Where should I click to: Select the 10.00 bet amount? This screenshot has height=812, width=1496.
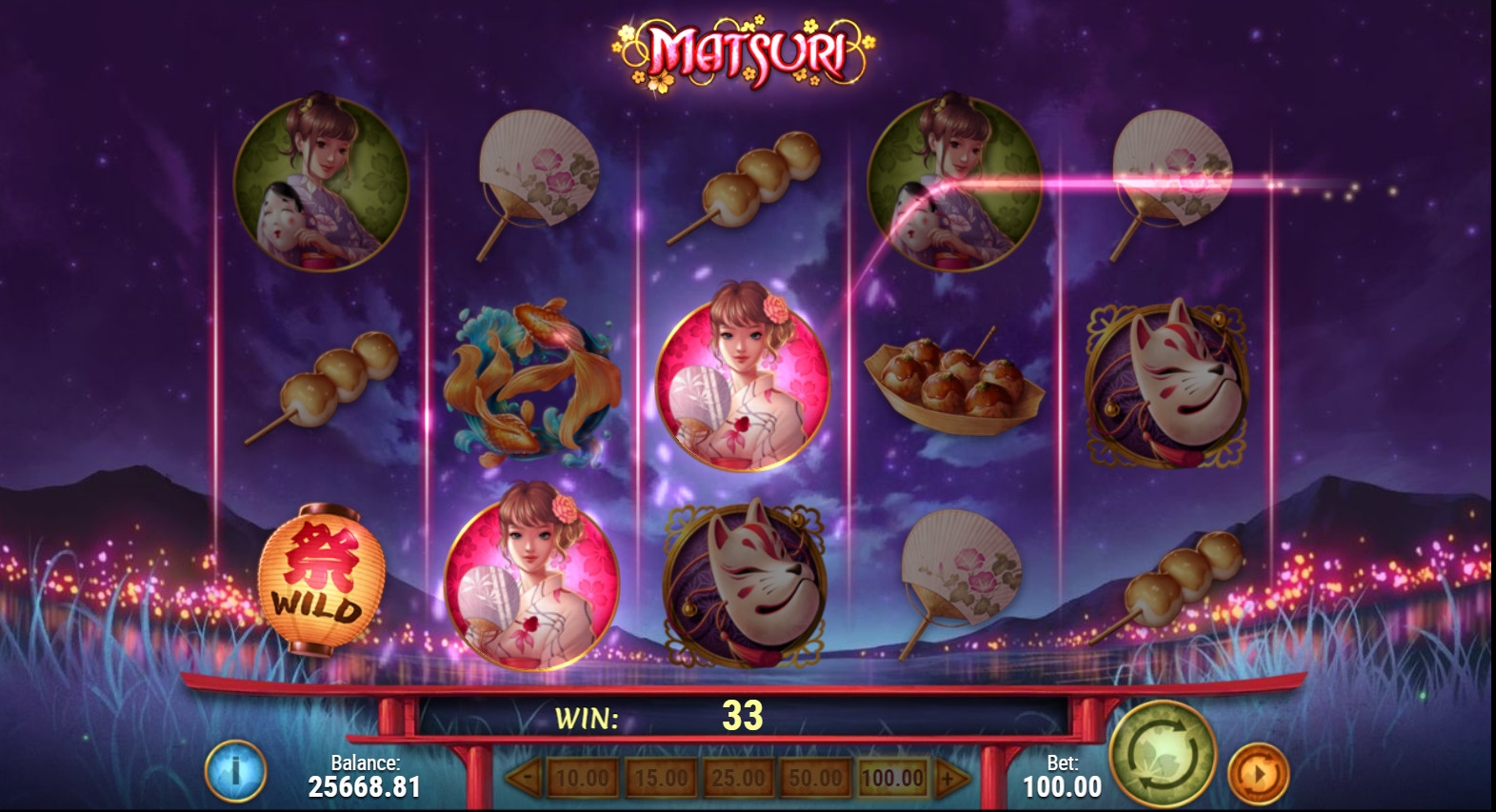[582, 779]
